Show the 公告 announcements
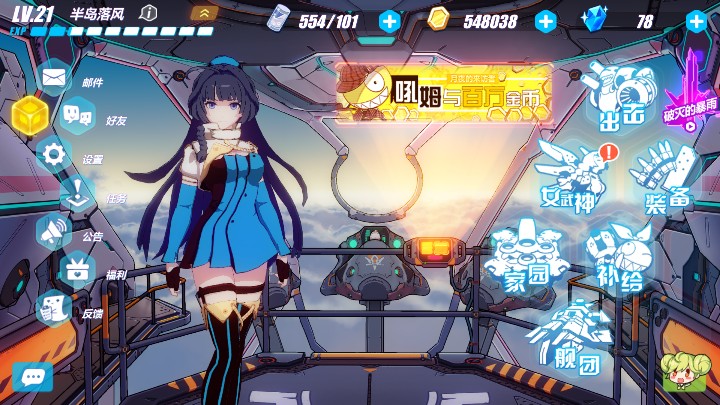Viewport: 720px width, 405px height. 54,232
